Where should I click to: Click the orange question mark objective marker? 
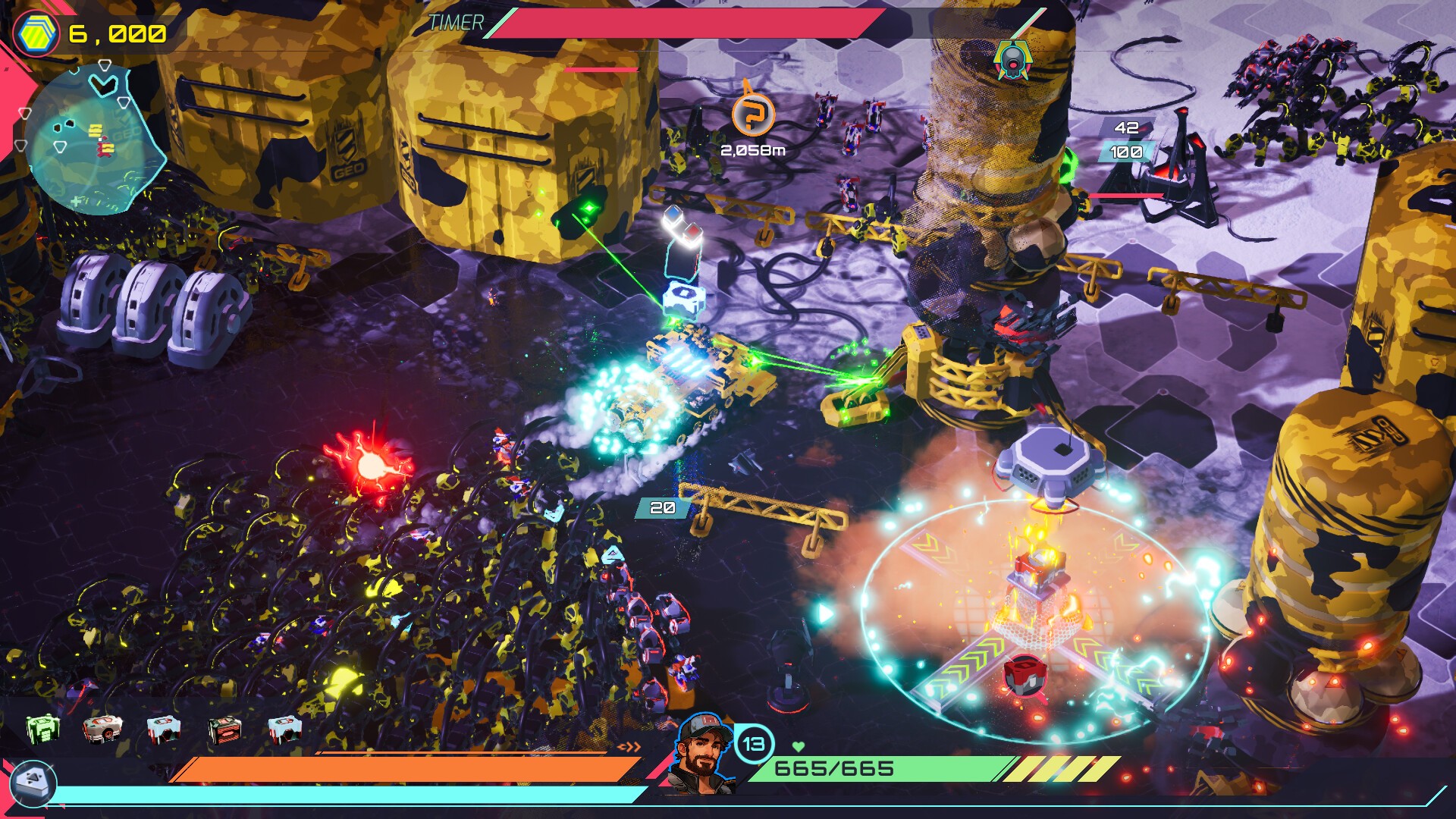click(x=752, y=115)
